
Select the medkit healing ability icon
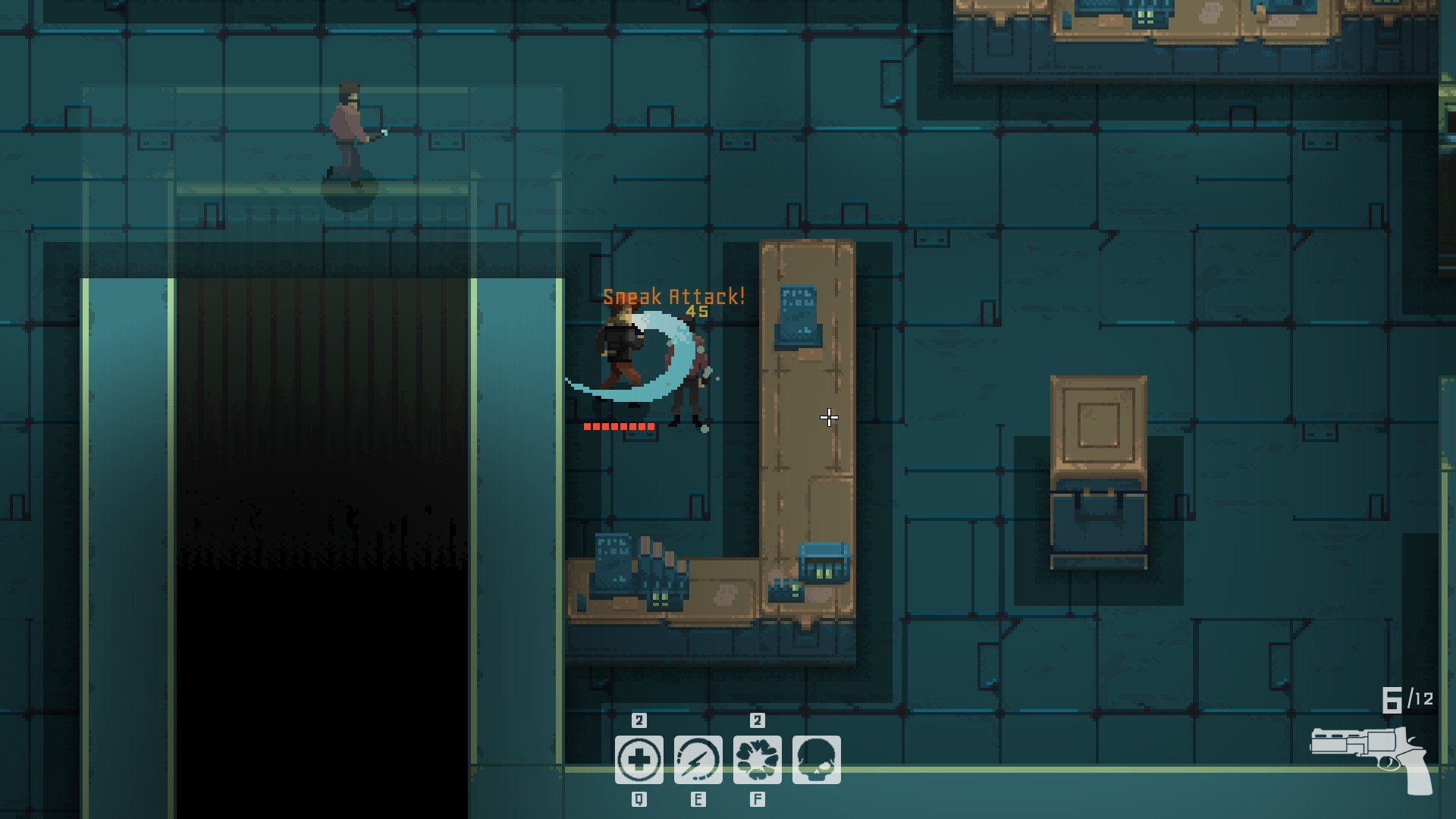point(641,758)
